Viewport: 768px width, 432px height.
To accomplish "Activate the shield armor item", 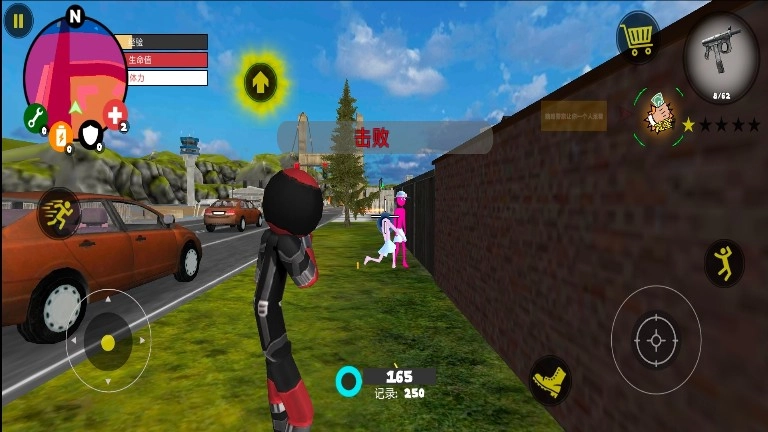I will click(91, 134).
